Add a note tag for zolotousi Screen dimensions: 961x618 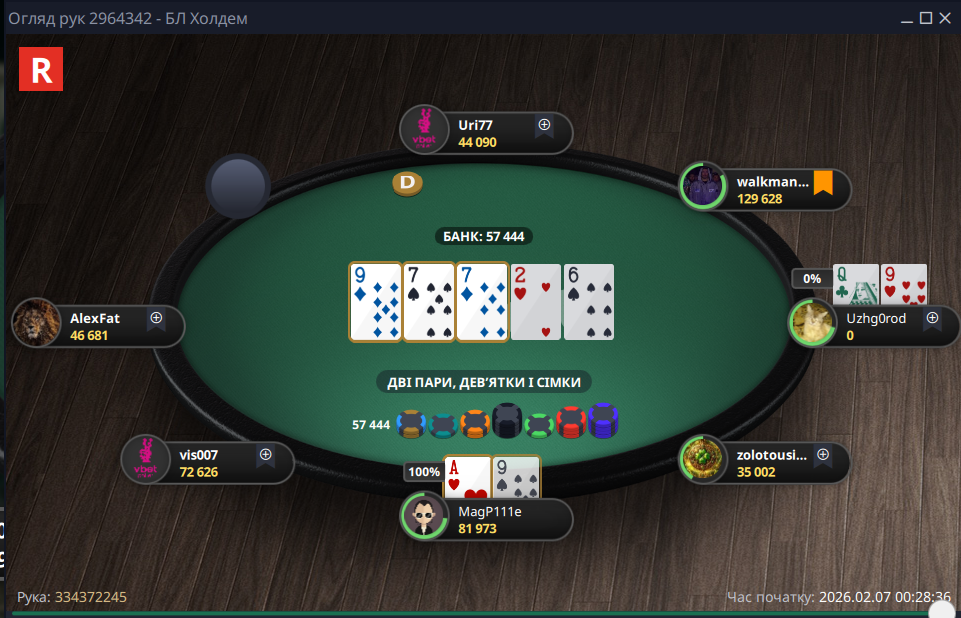[x=823, y=454]
